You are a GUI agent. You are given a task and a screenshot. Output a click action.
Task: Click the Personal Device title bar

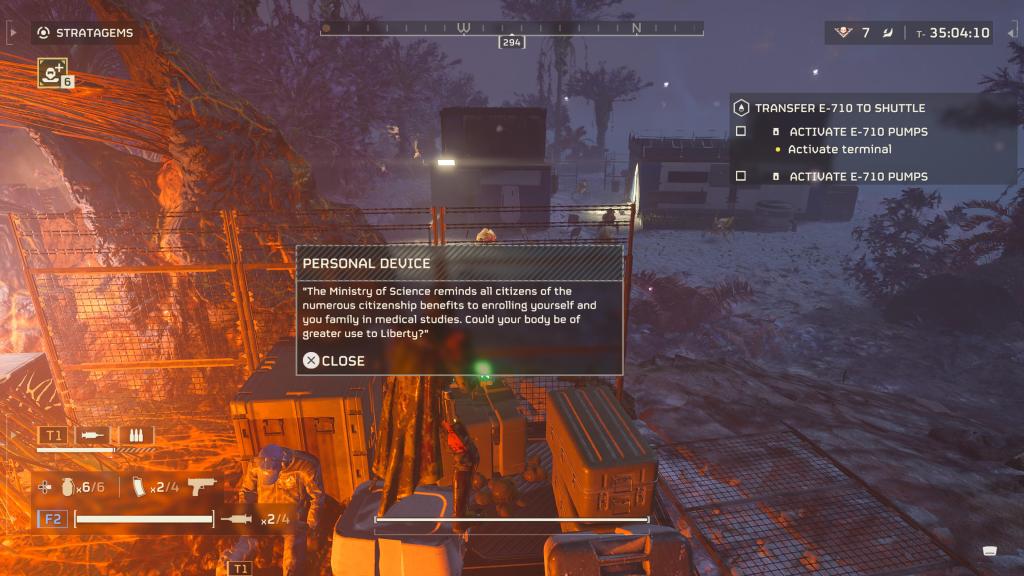point(459,263)
